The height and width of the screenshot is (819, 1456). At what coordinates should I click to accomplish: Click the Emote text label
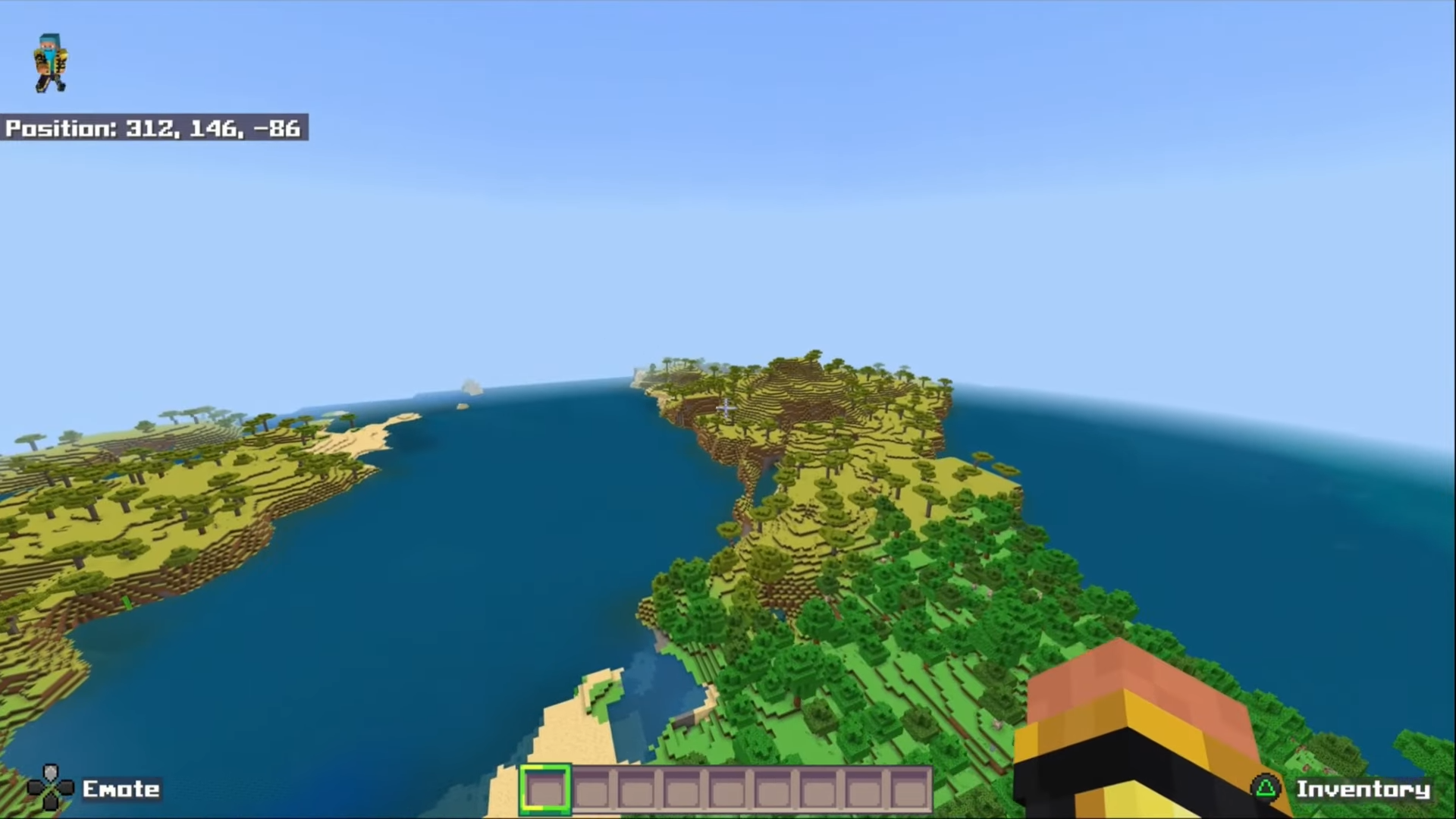click(x=121, y=789)
